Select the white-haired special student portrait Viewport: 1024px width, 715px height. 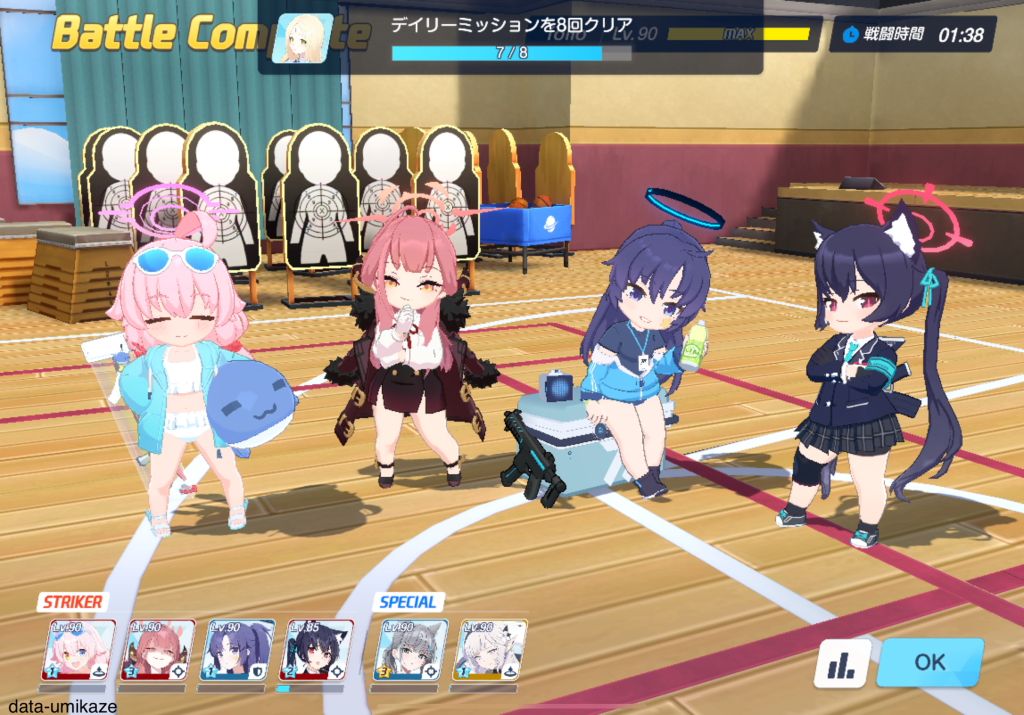pos(490,651)
